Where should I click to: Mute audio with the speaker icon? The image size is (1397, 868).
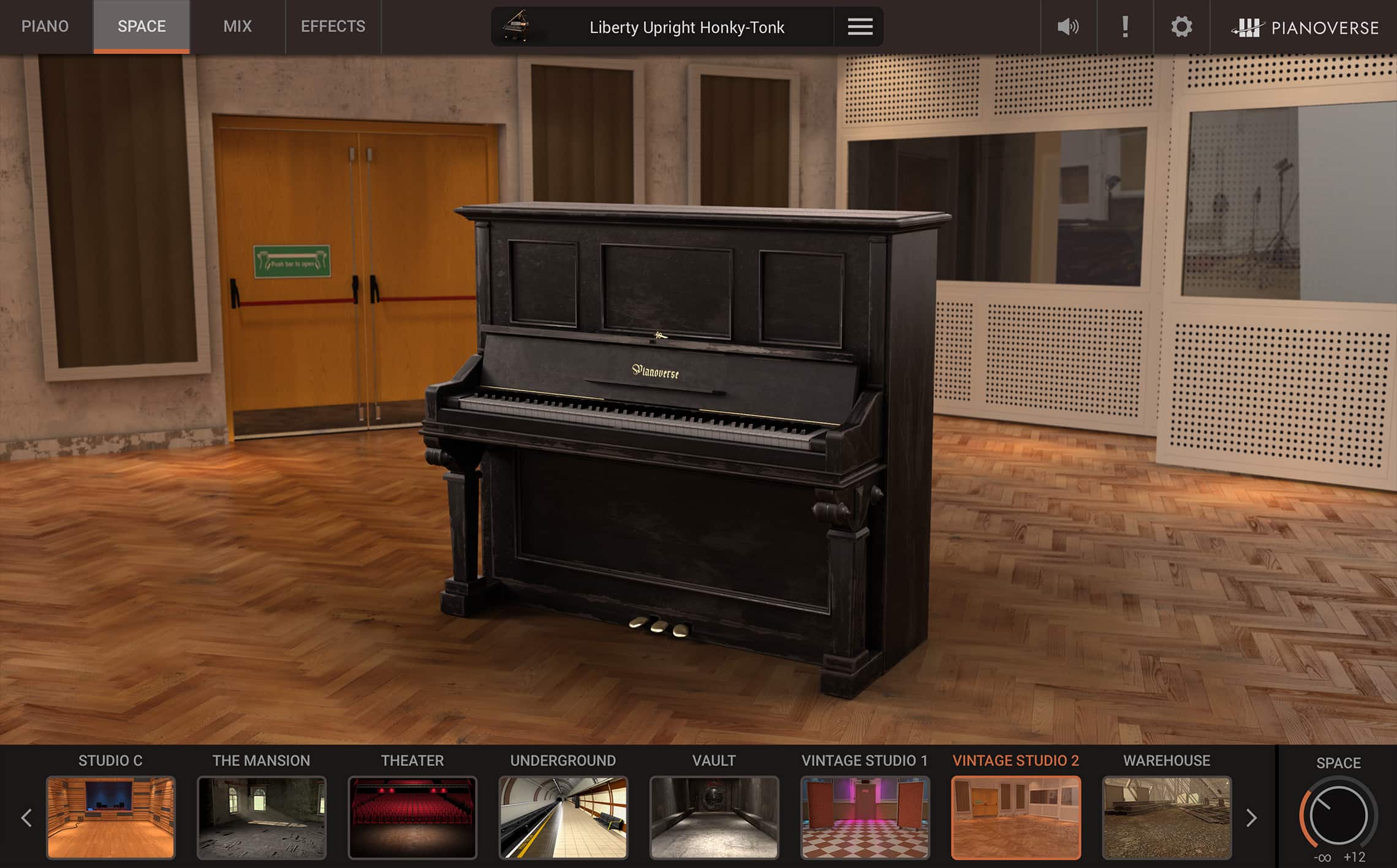(1067, 26)
